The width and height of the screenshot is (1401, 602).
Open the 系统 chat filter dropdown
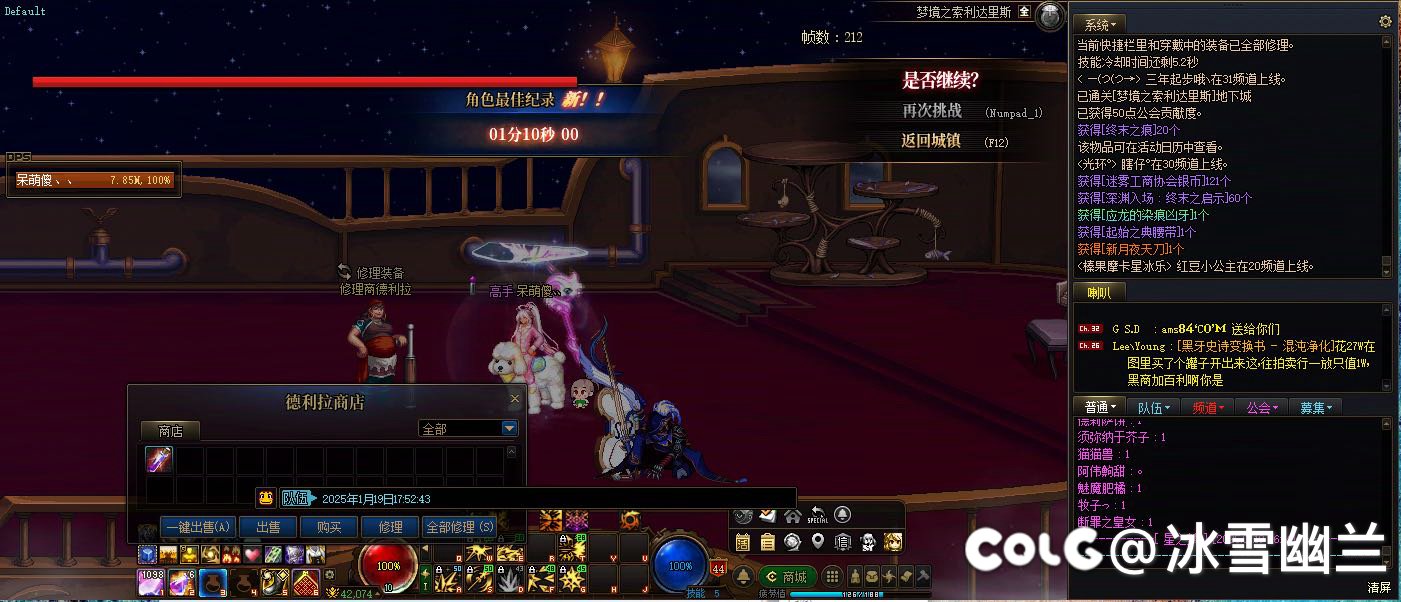point(1101,23)
